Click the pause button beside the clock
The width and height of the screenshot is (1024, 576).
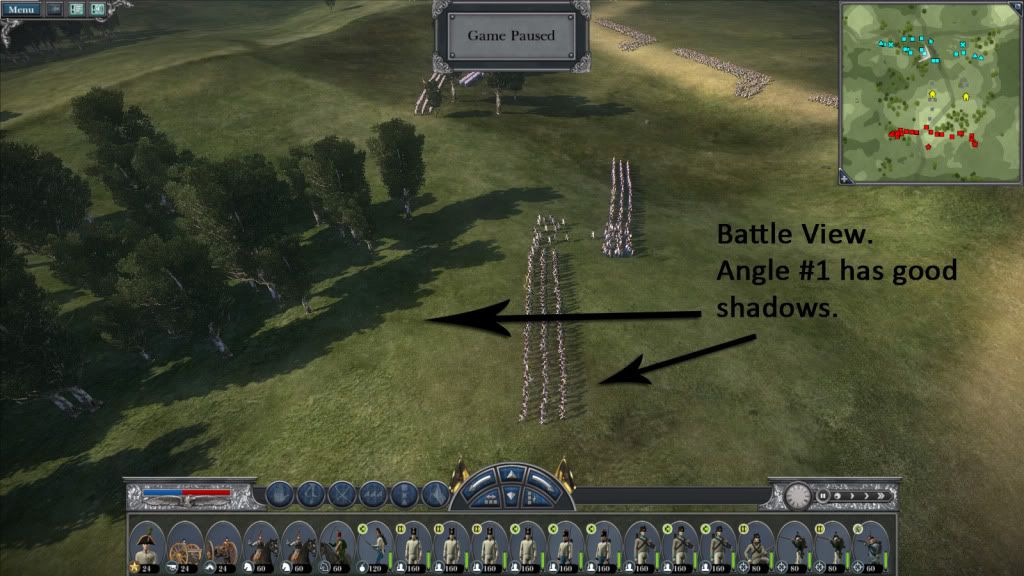click(x=823, y=494)
